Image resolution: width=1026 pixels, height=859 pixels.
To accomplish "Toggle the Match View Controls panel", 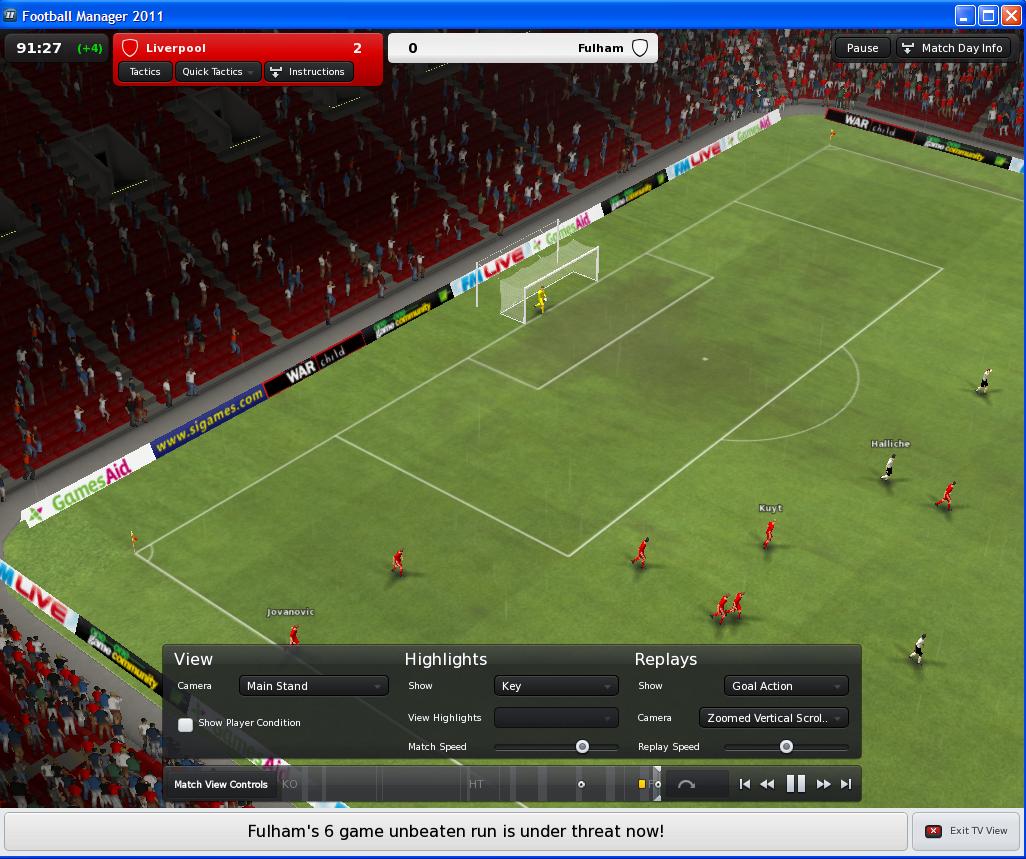I will pos(221,785).
